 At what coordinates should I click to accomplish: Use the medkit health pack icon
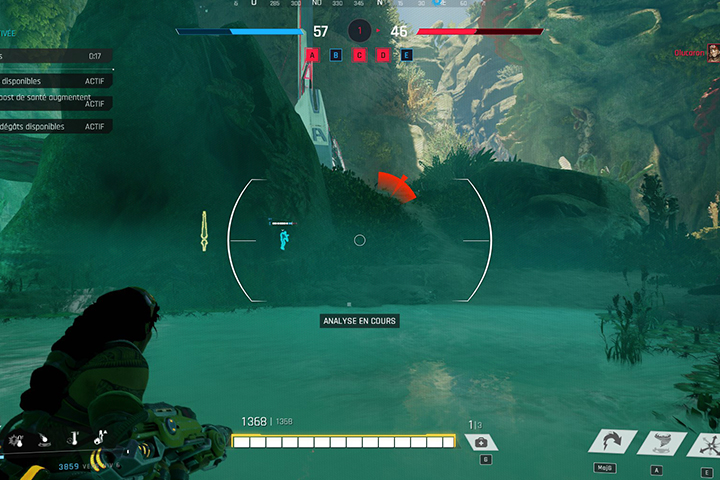coord(481,443)
